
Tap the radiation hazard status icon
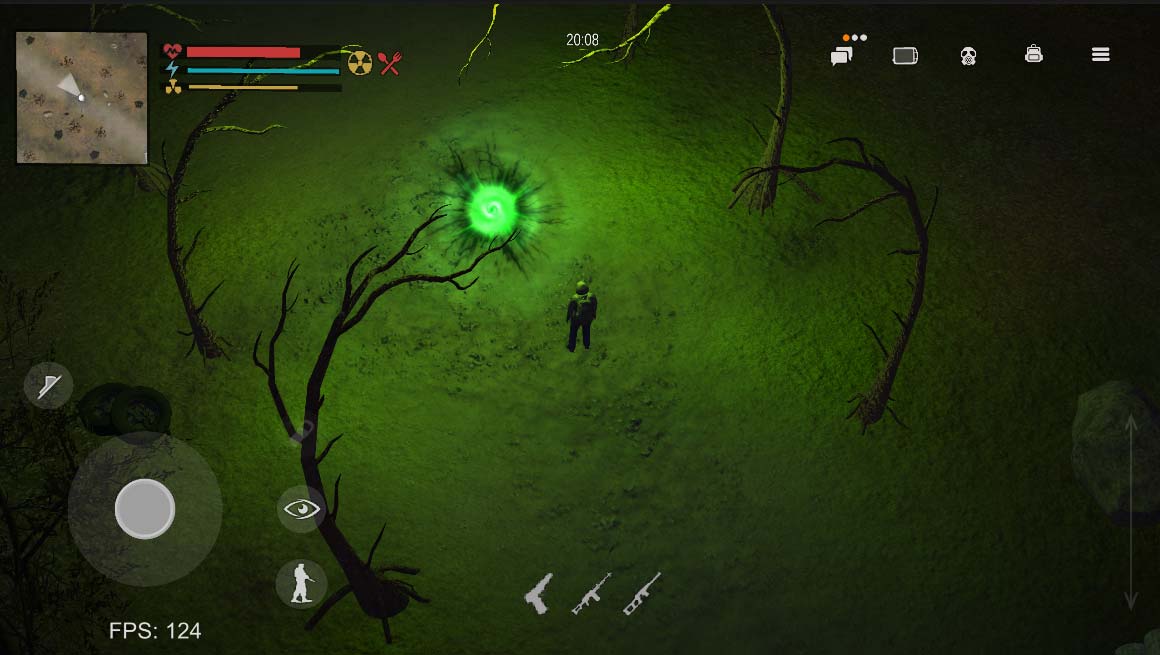(360, 63)
